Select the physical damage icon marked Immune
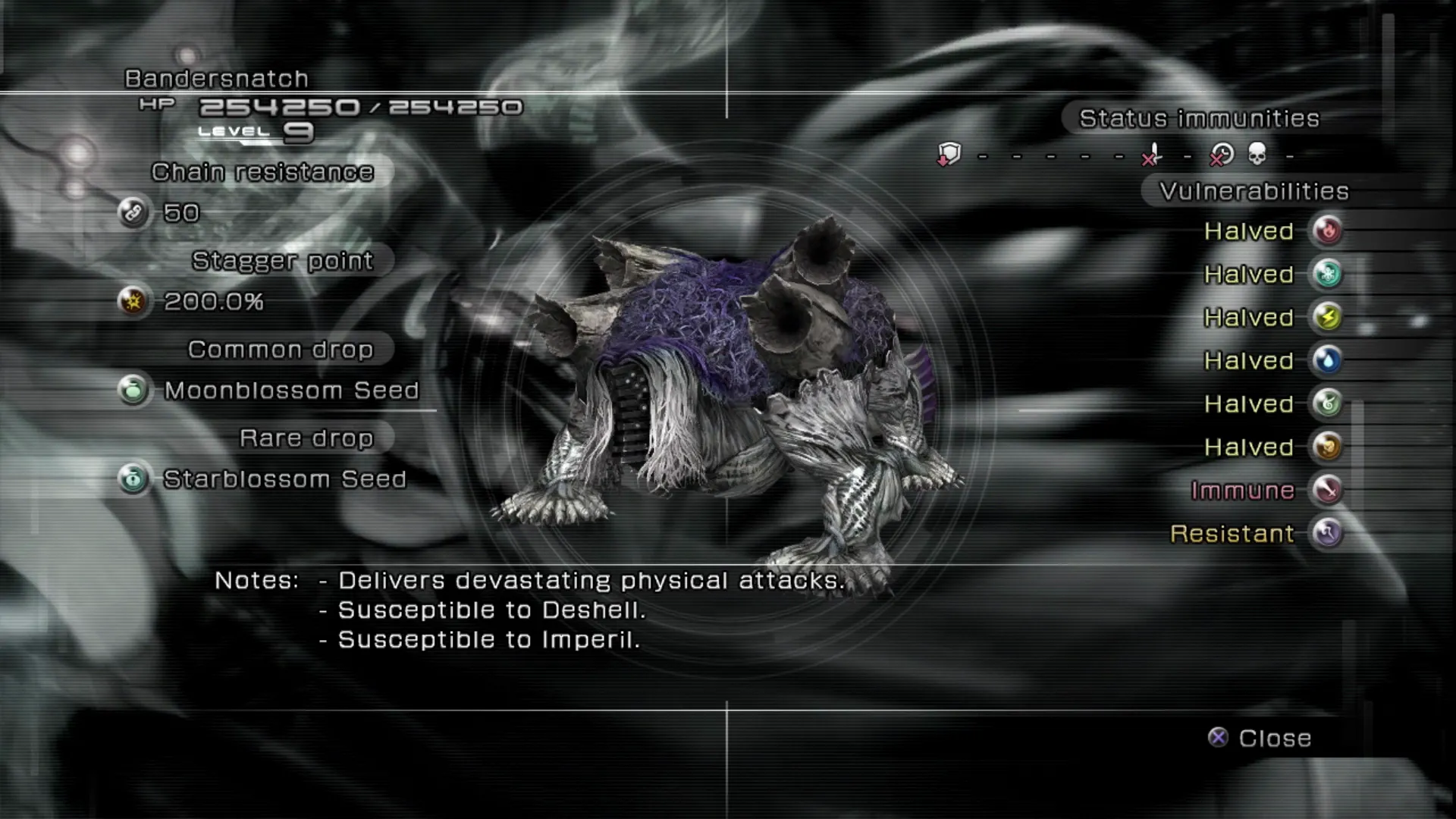 (1327, 490)
